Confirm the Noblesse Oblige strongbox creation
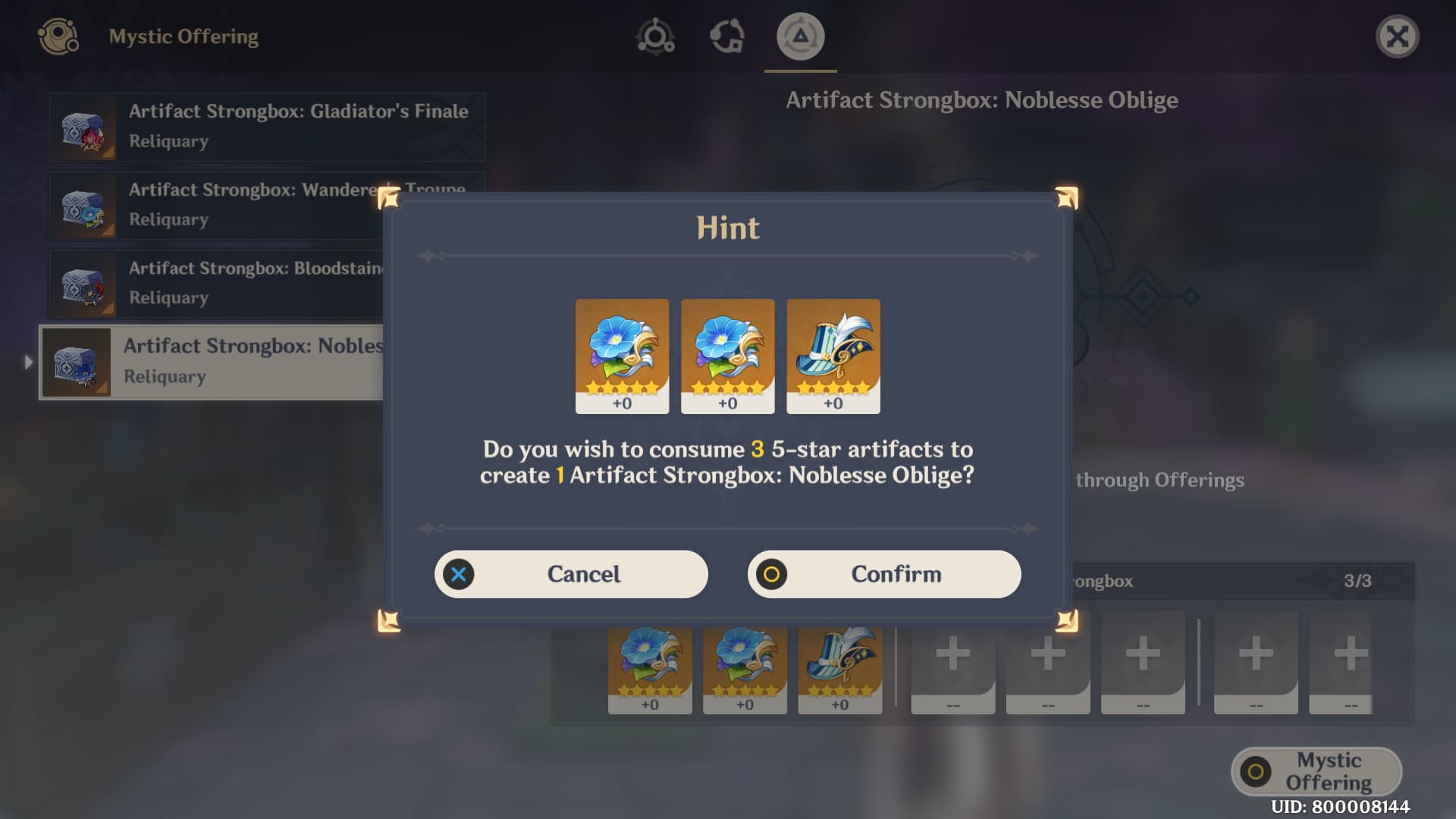 883,574
